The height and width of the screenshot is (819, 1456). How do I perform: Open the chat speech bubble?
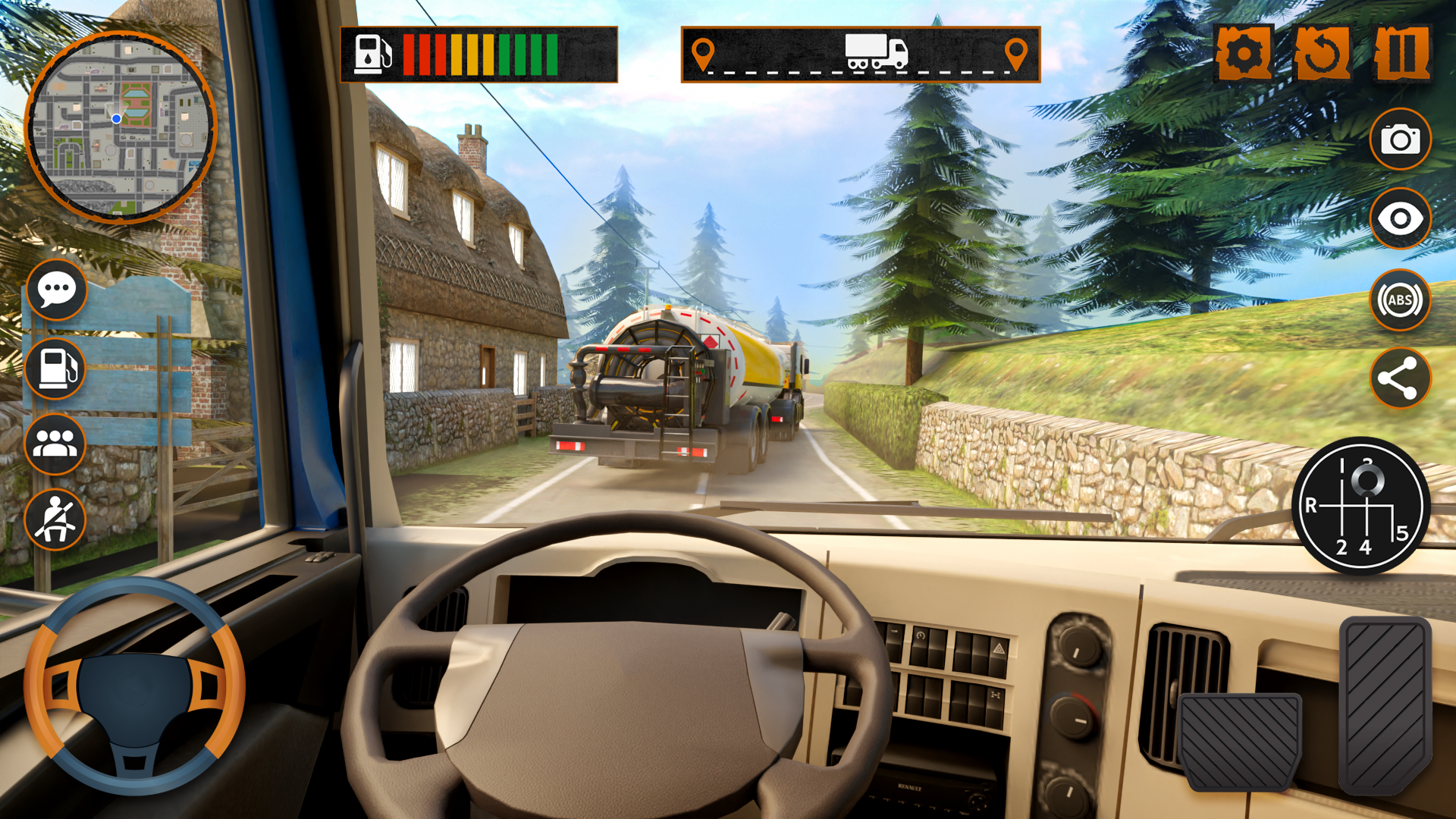56,290
